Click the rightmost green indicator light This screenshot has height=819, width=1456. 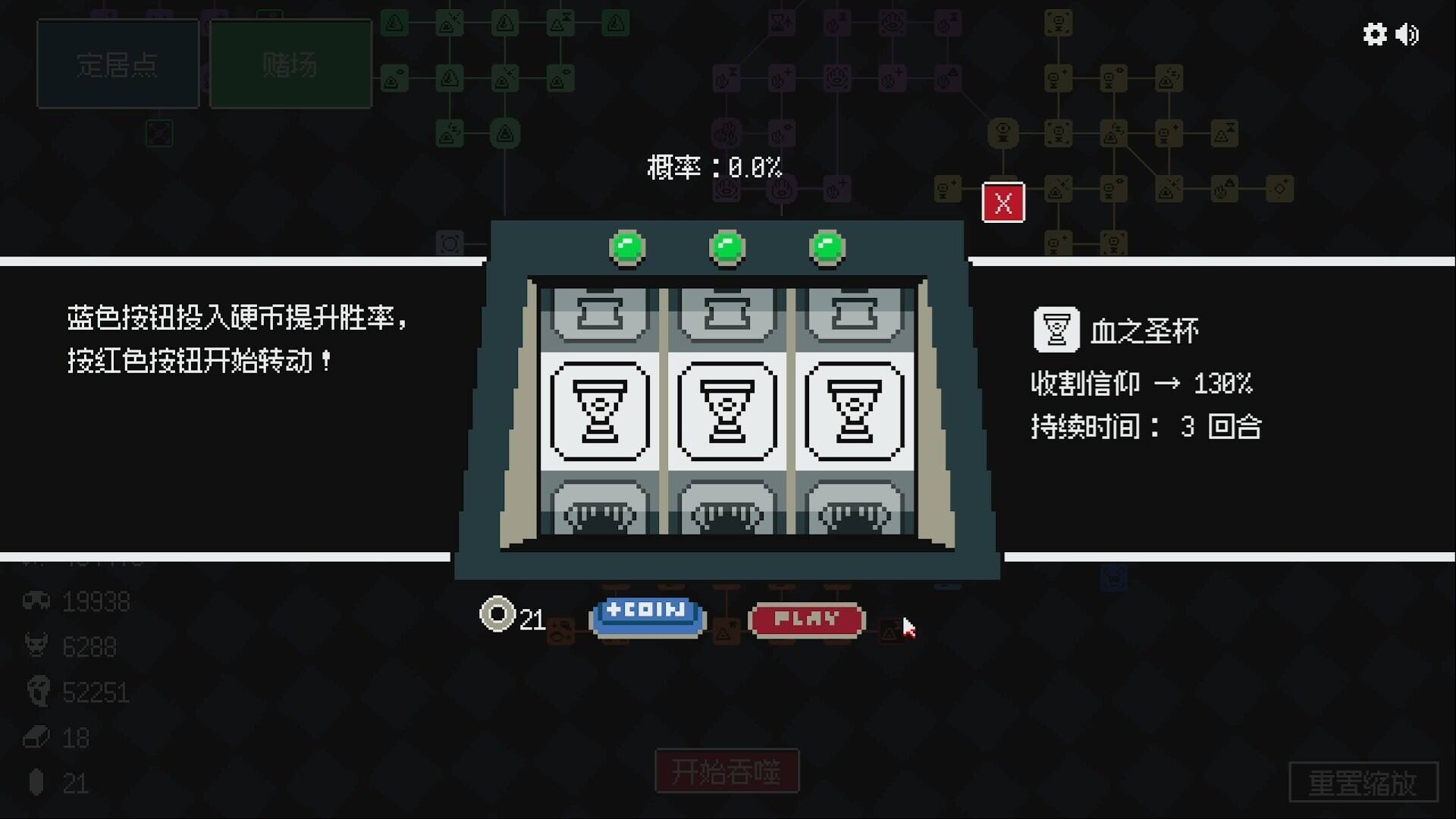point(827,246)
